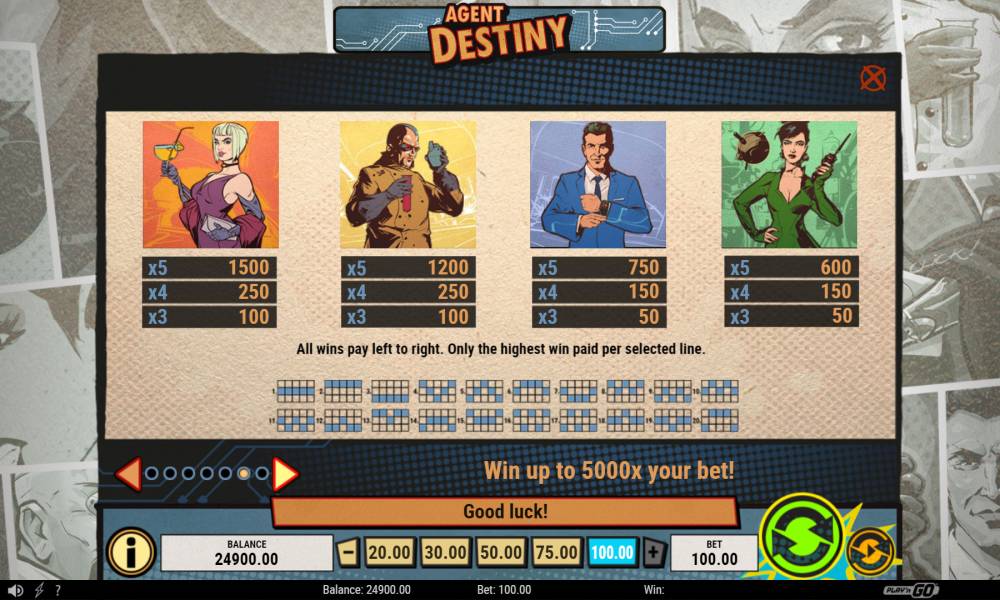Increase the bet with the plus button

click(653, 552)
